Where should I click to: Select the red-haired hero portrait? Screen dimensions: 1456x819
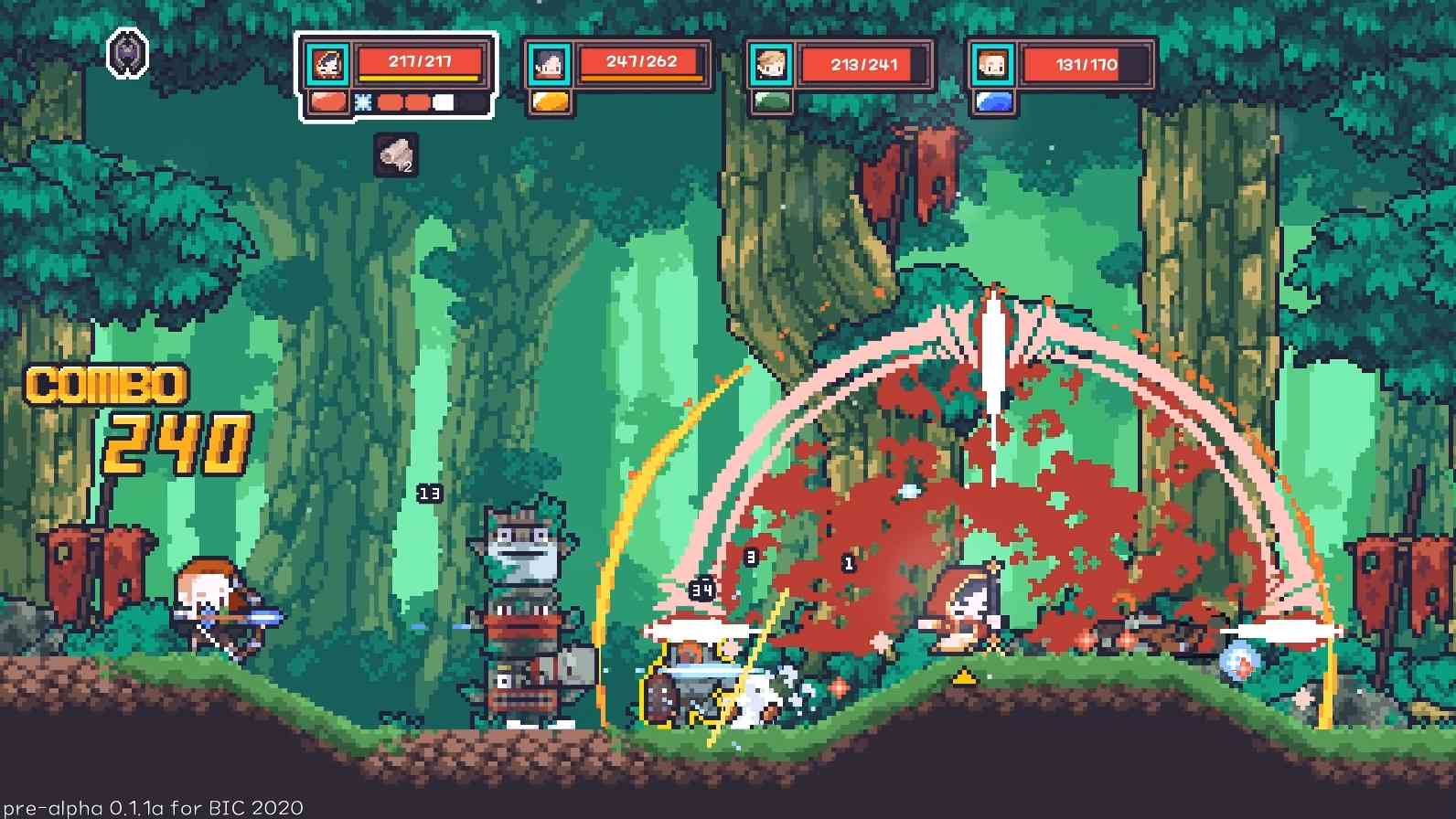[326, 64]
